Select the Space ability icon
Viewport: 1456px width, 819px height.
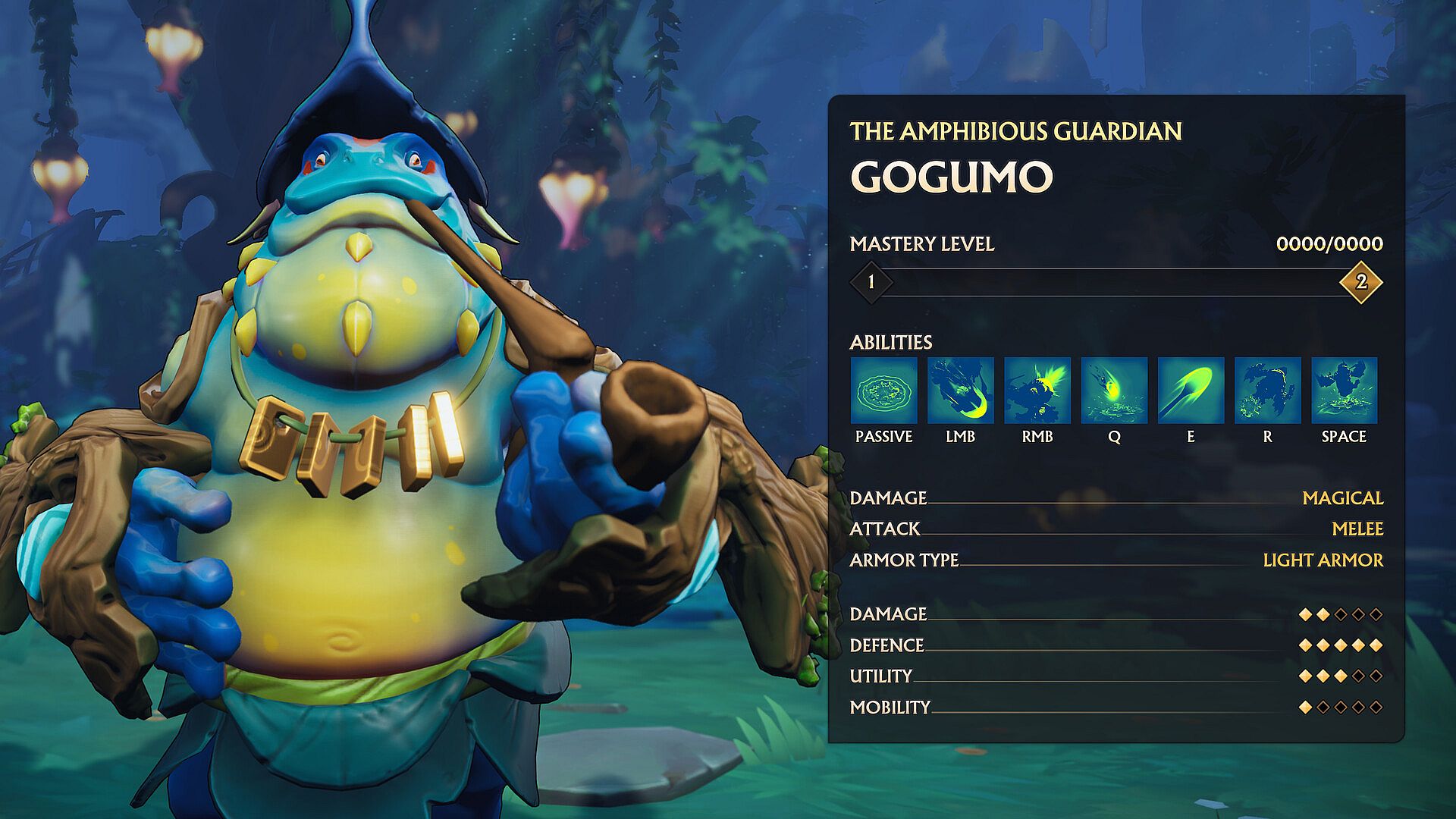coord(1344,391)
